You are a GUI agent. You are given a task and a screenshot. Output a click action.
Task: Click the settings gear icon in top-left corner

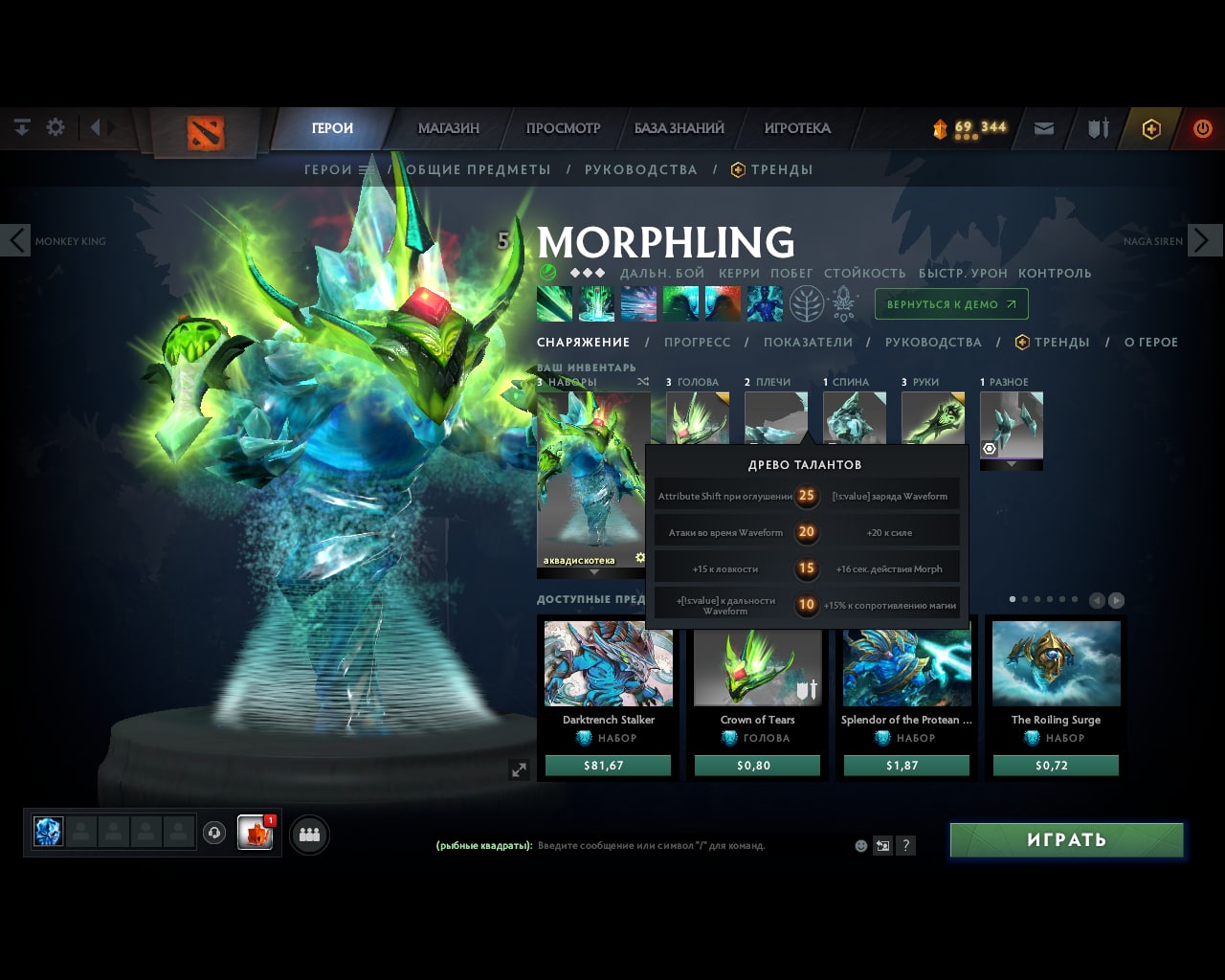click(x=56, y=126)
